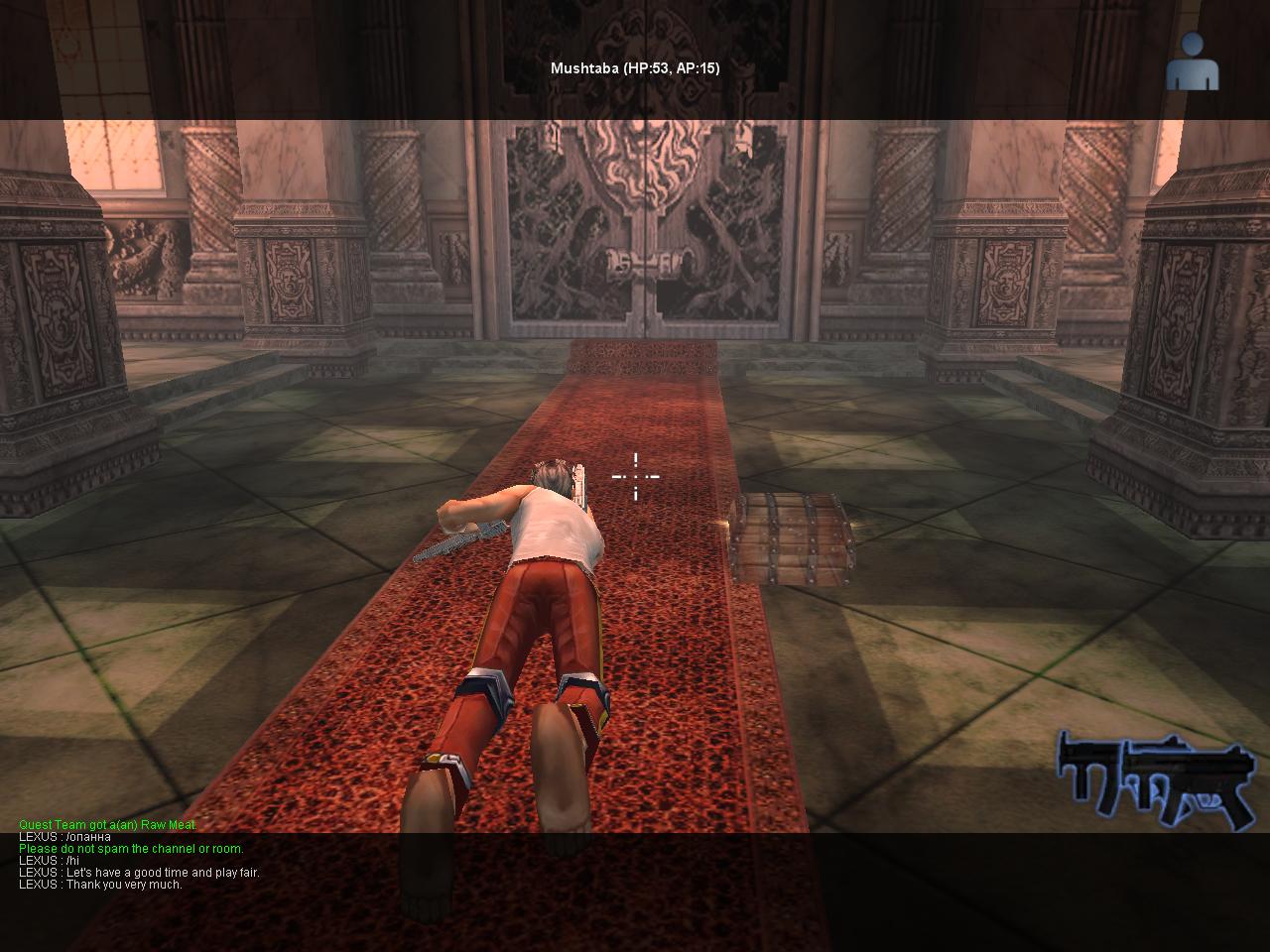The image size is (1270, 952).
Task: Click the chat log message area
Action: (x=139, y=855)
